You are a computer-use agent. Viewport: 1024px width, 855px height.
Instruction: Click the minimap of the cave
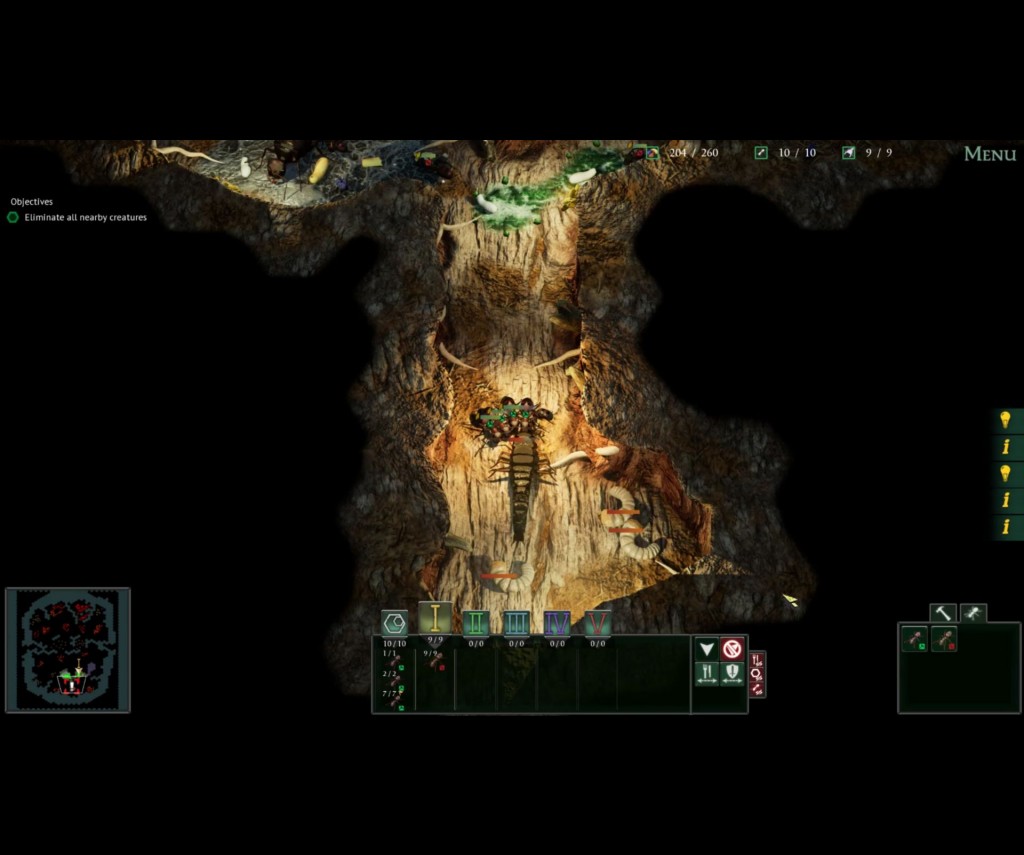pos(68,650)
